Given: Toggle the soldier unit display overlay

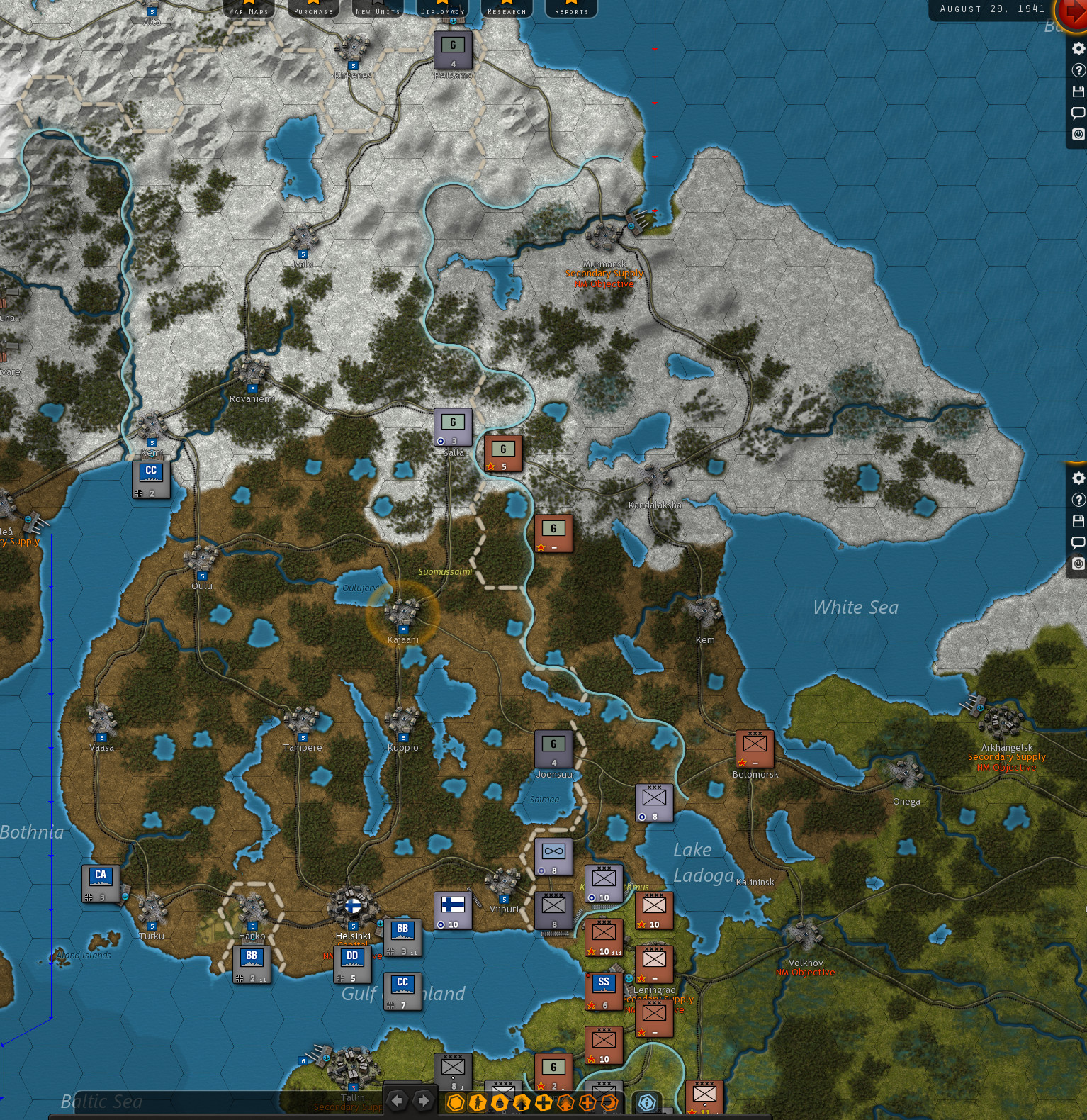Looking at the screenshot, I should click(477, 1103).
